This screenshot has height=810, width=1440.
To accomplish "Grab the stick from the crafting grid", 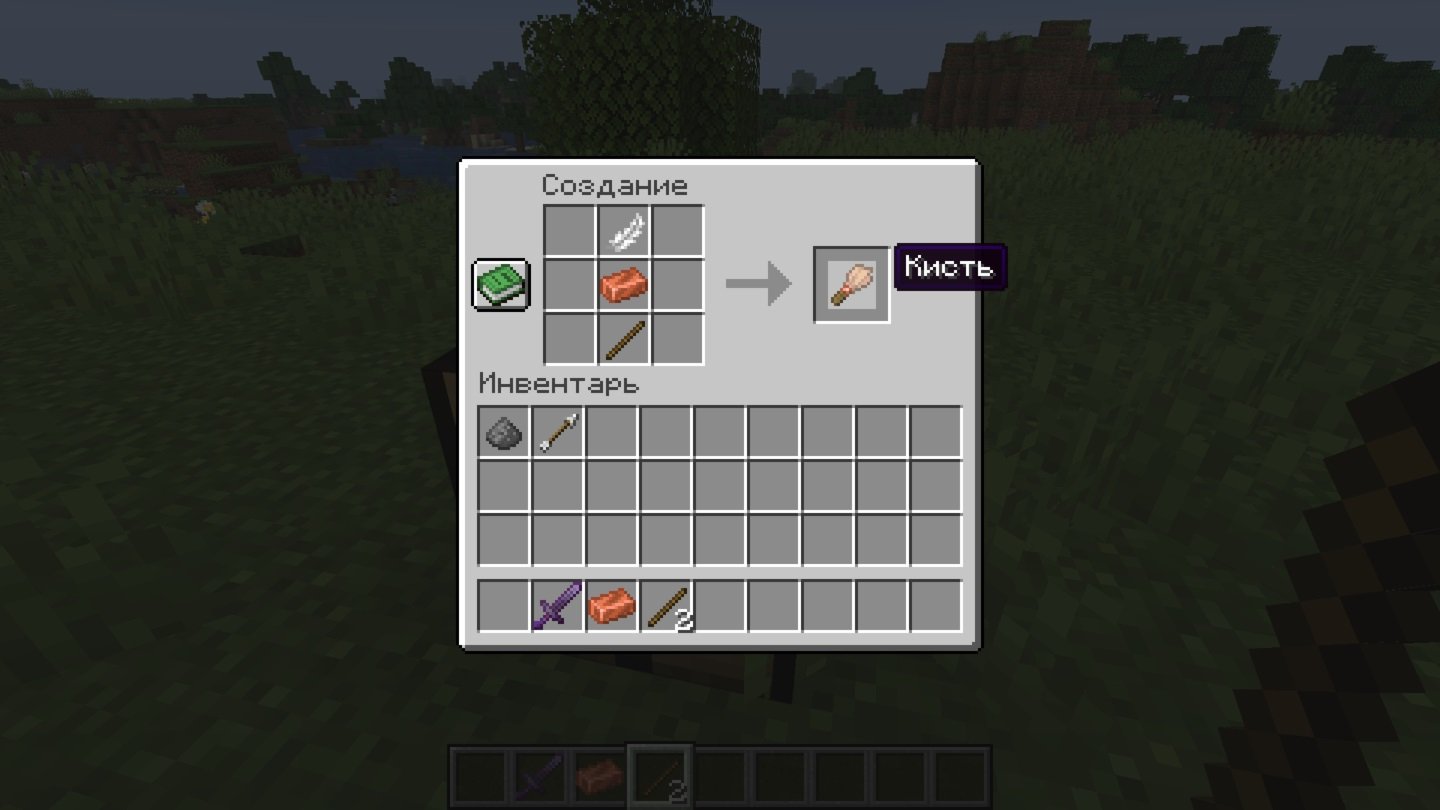I will 624,340.
